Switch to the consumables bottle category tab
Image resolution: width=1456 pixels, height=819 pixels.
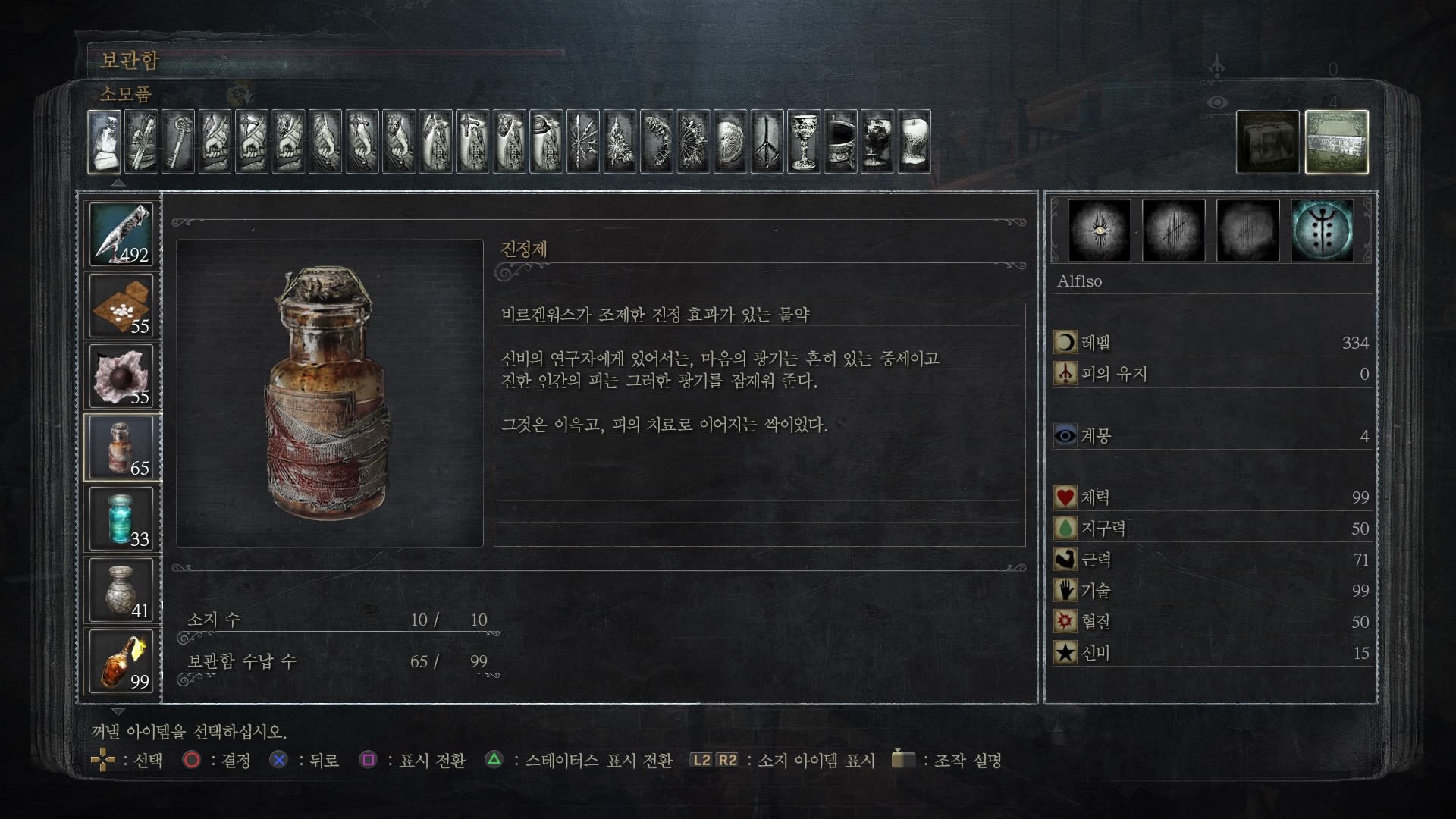105,142
